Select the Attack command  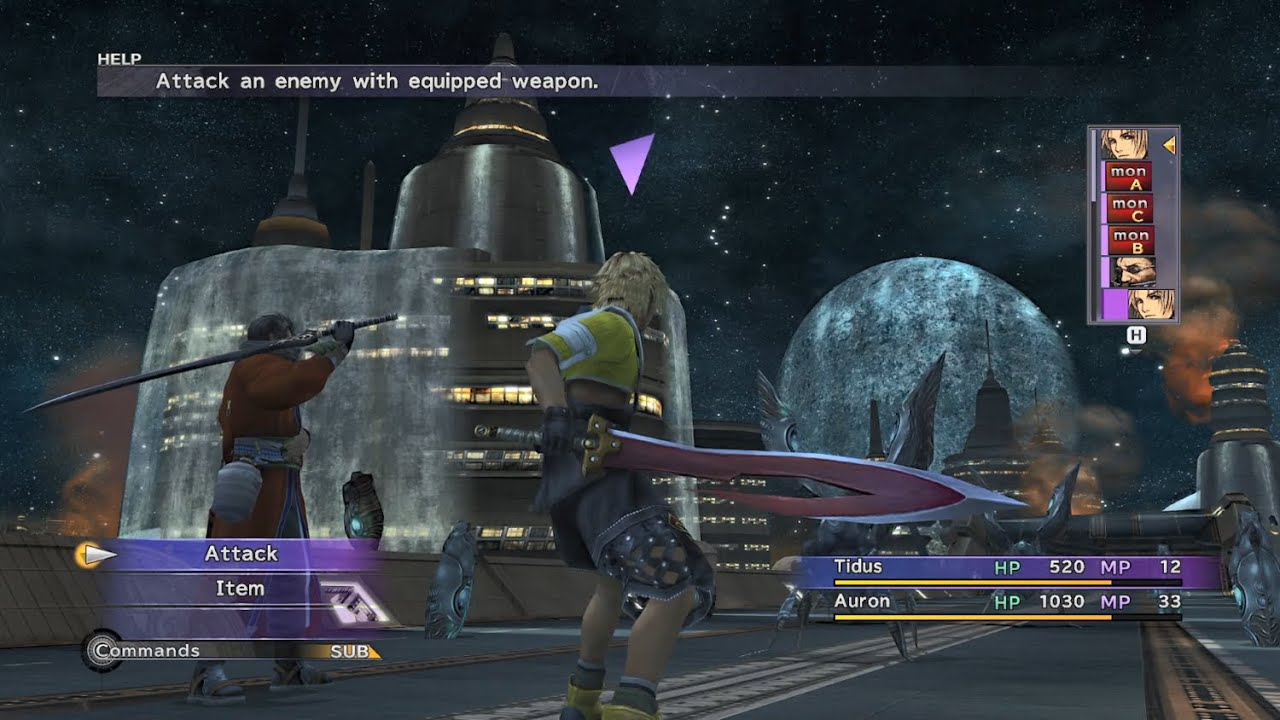241,554
